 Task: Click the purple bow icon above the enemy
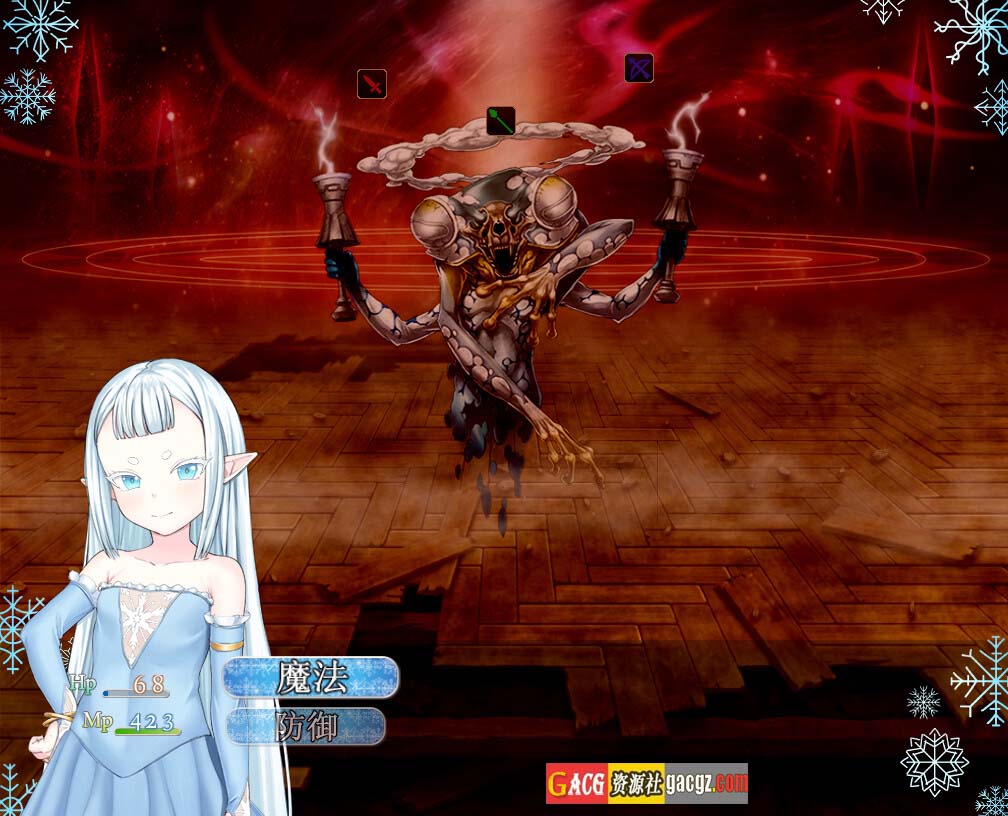[639, 68]
